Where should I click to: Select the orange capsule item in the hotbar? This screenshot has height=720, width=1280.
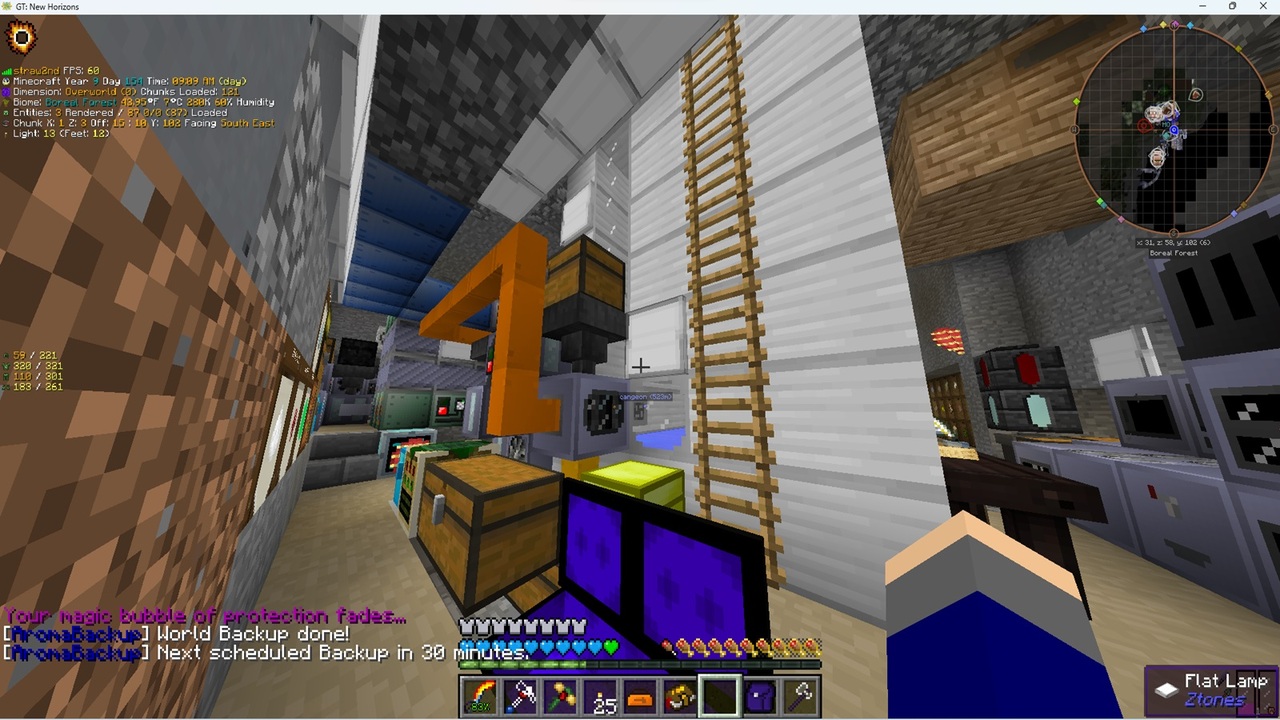(640, 698)
